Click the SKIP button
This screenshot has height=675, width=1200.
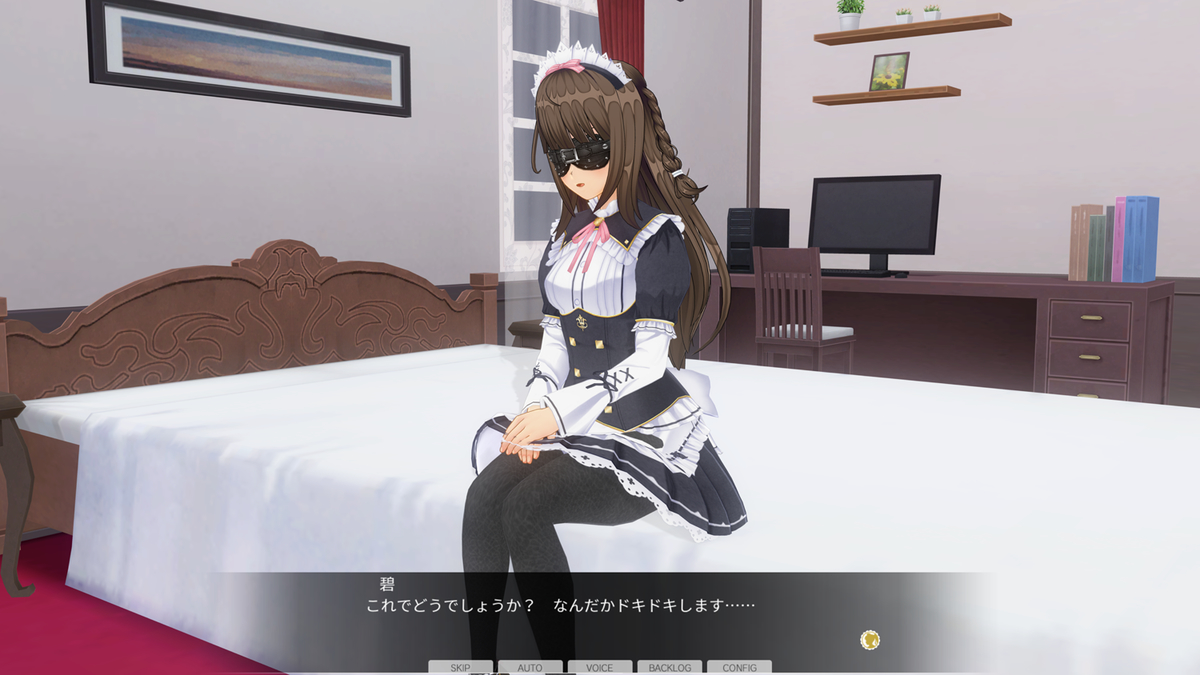(x=460, y=667)
